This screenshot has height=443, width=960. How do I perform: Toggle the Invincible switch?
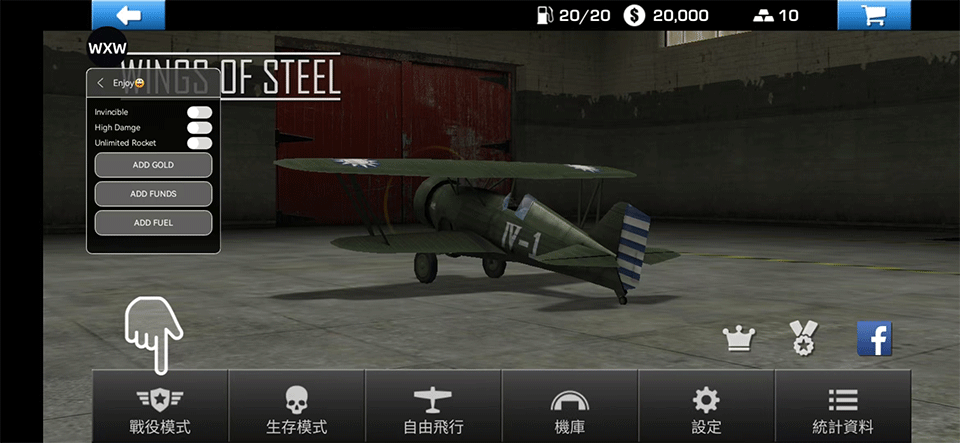click(199, 113)
